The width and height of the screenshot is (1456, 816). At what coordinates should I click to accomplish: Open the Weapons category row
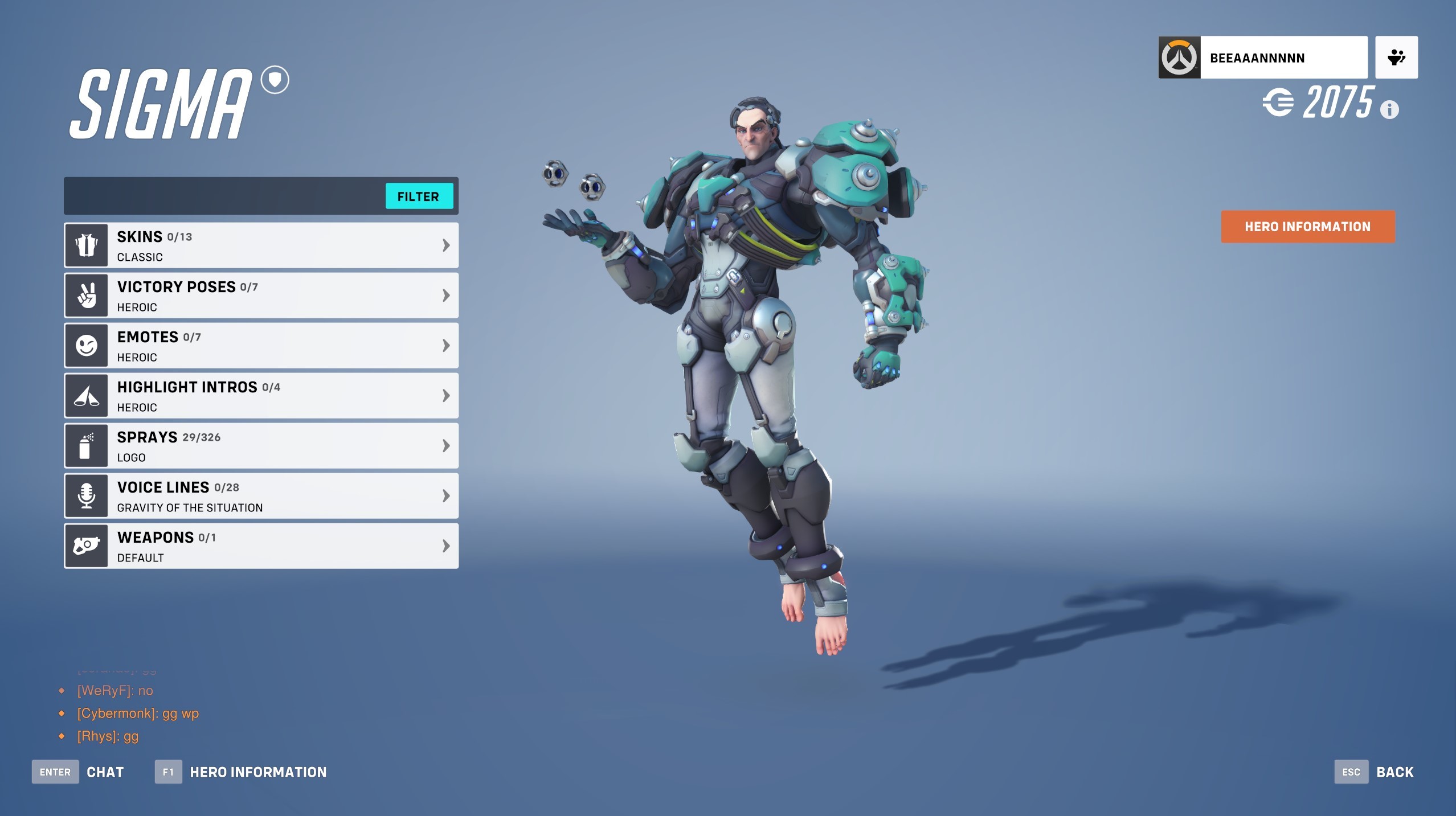click(261, 546)
